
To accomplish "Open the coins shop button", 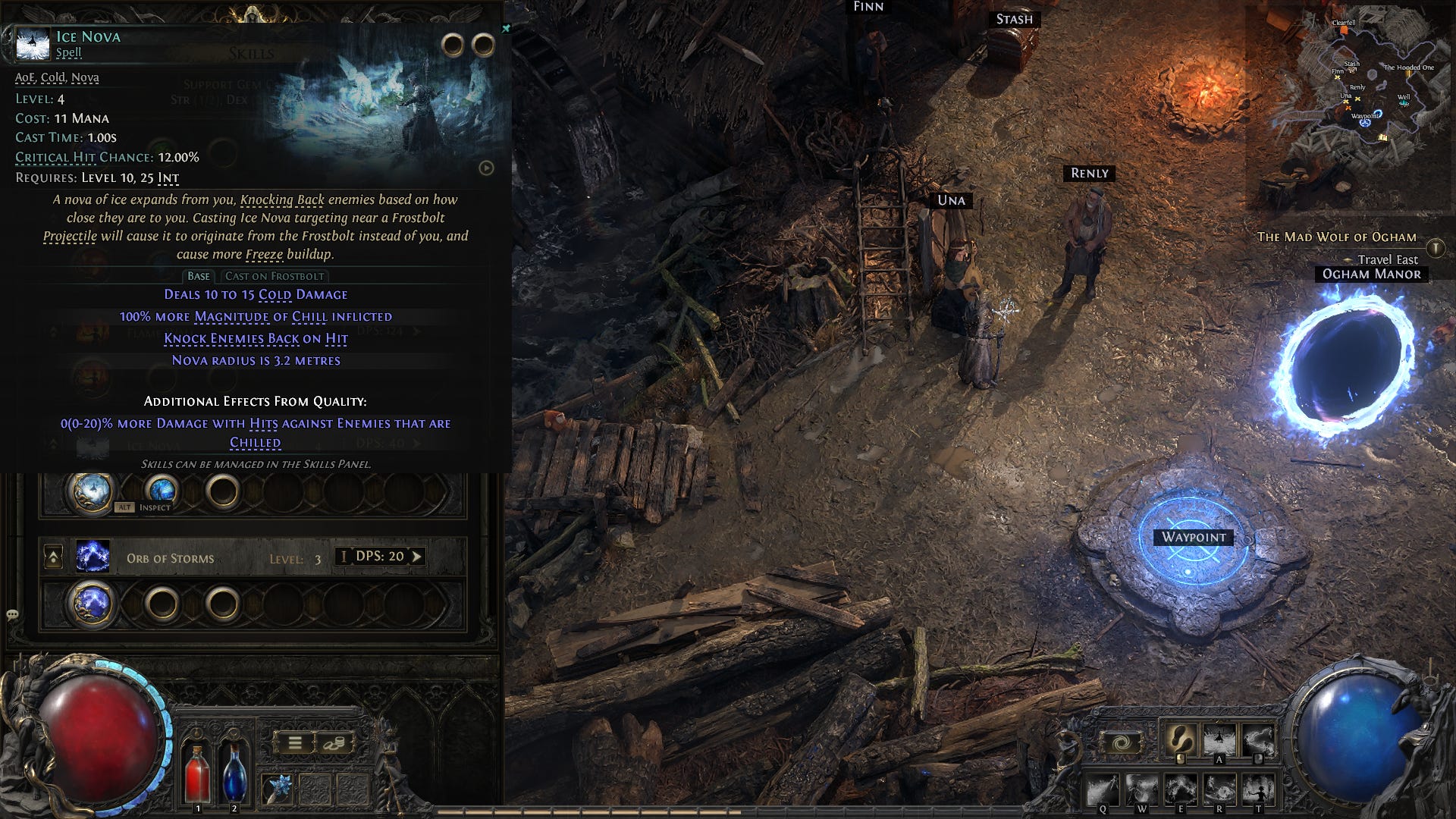I will point(333,743).
